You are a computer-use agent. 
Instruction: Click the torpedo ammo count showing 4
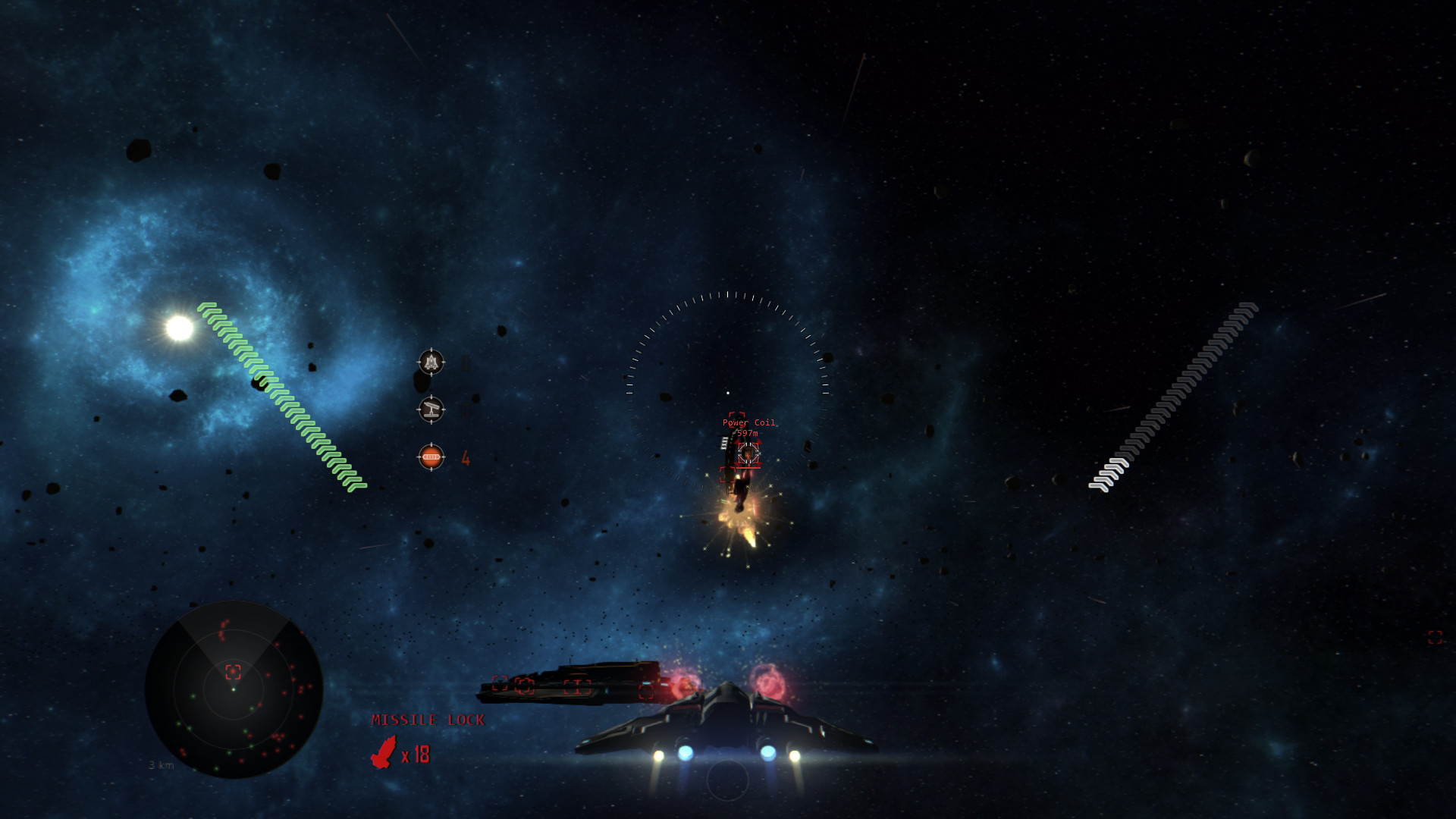pyautogui.click(x=465, y=458)
